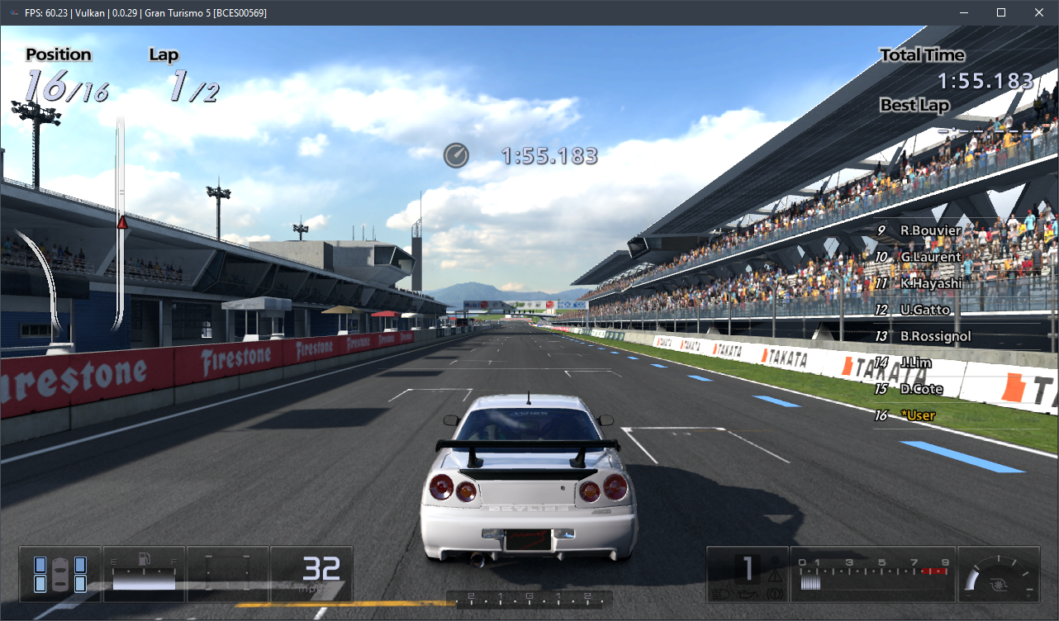Select U.Gatto's standings entry
This screenshot has width=1059, height=621.
924,310
